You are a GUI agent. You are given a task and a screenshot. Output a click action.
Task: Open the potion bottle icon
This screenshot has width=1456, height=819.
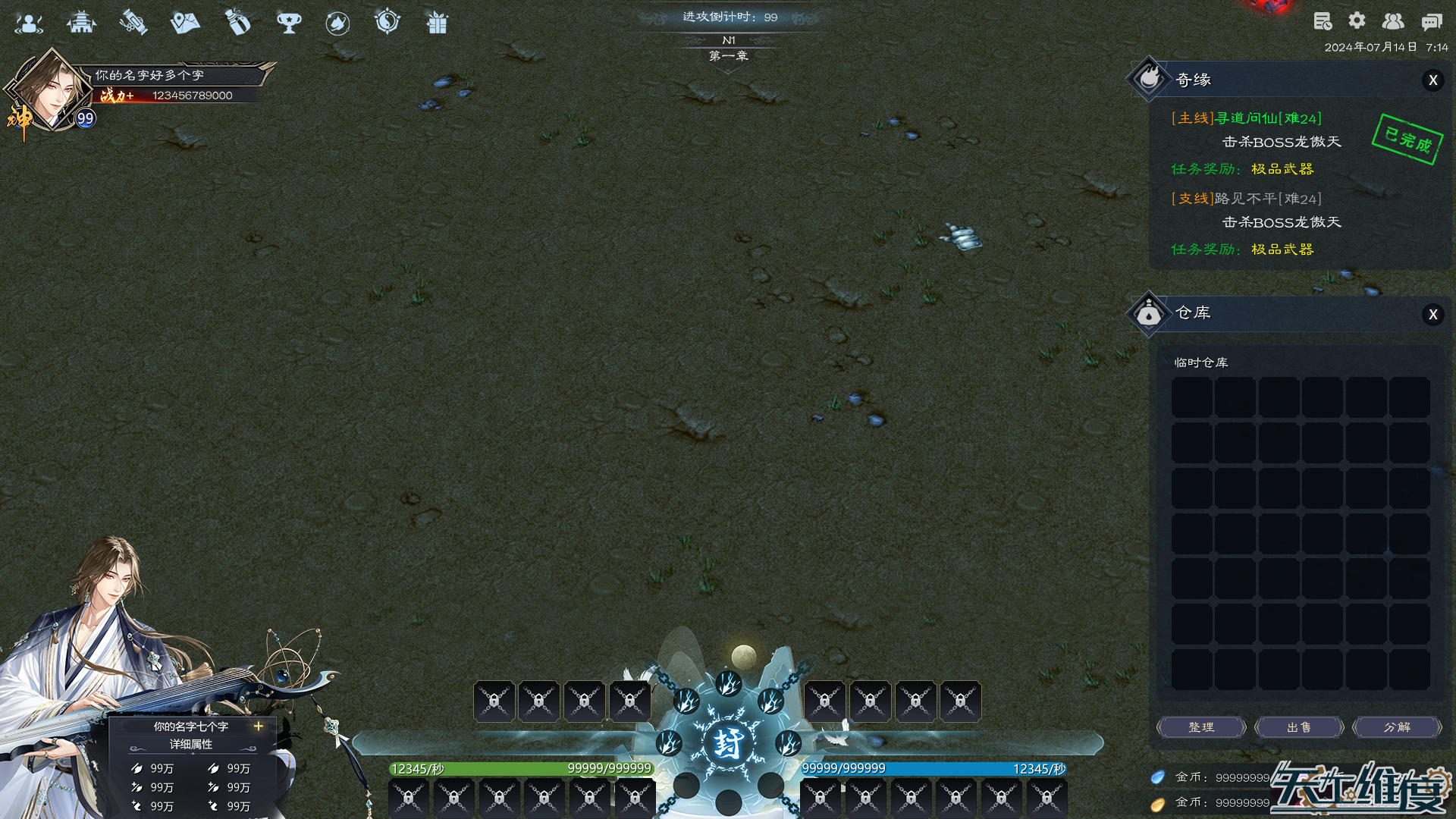click(237, 23)
